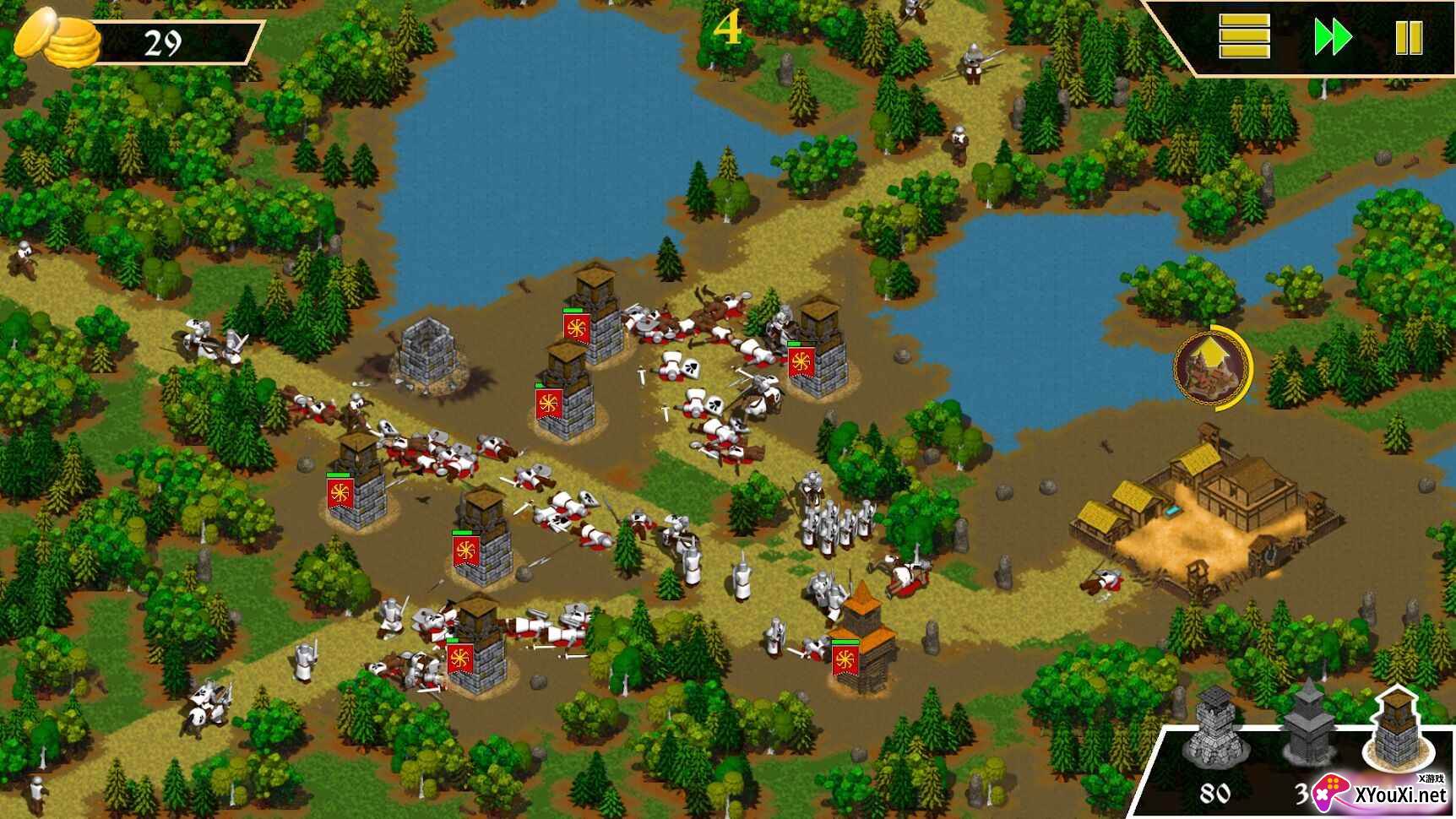Toggle the green fast-forward speed button
This screenshot has height=819, width=1456.
tap(1333, 38)
